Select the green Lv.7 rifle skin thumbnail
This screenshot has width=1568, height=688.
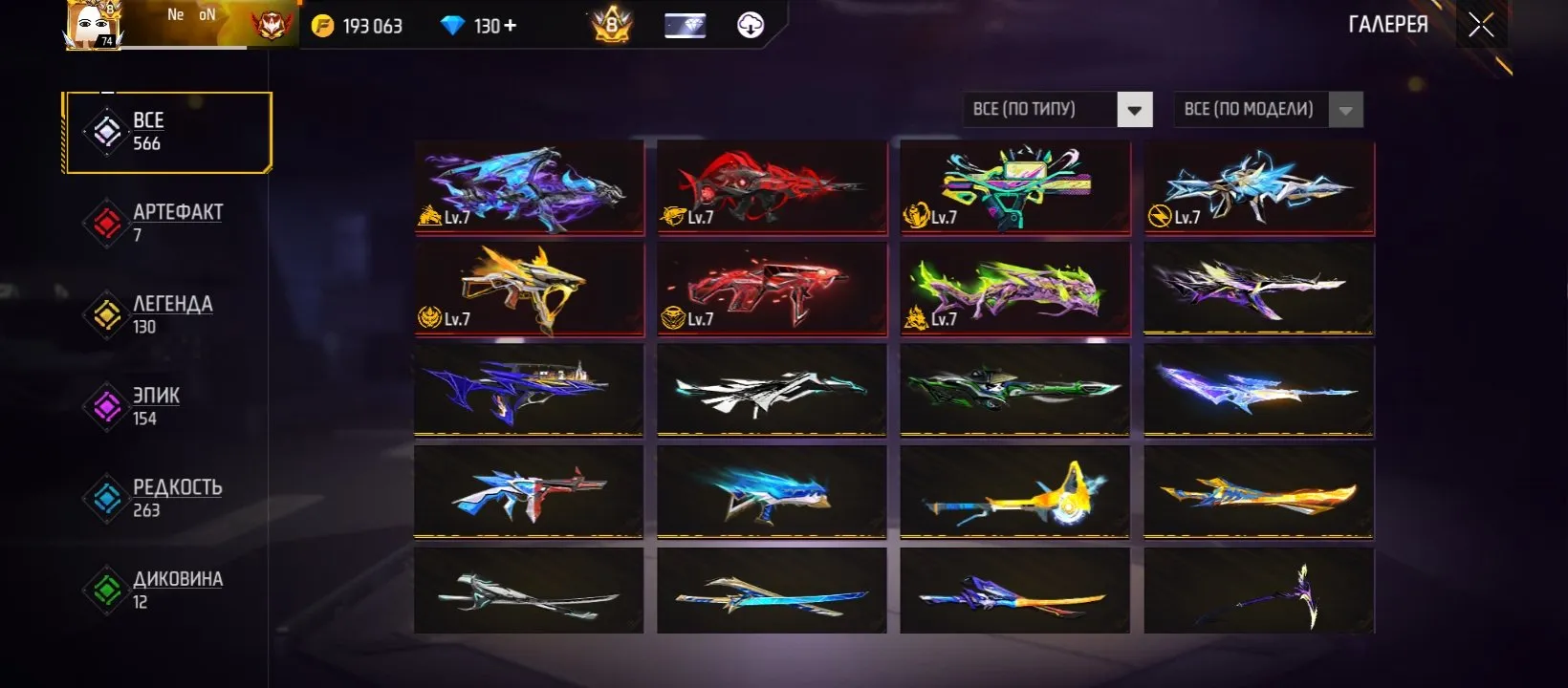[x=1014, y=289]
